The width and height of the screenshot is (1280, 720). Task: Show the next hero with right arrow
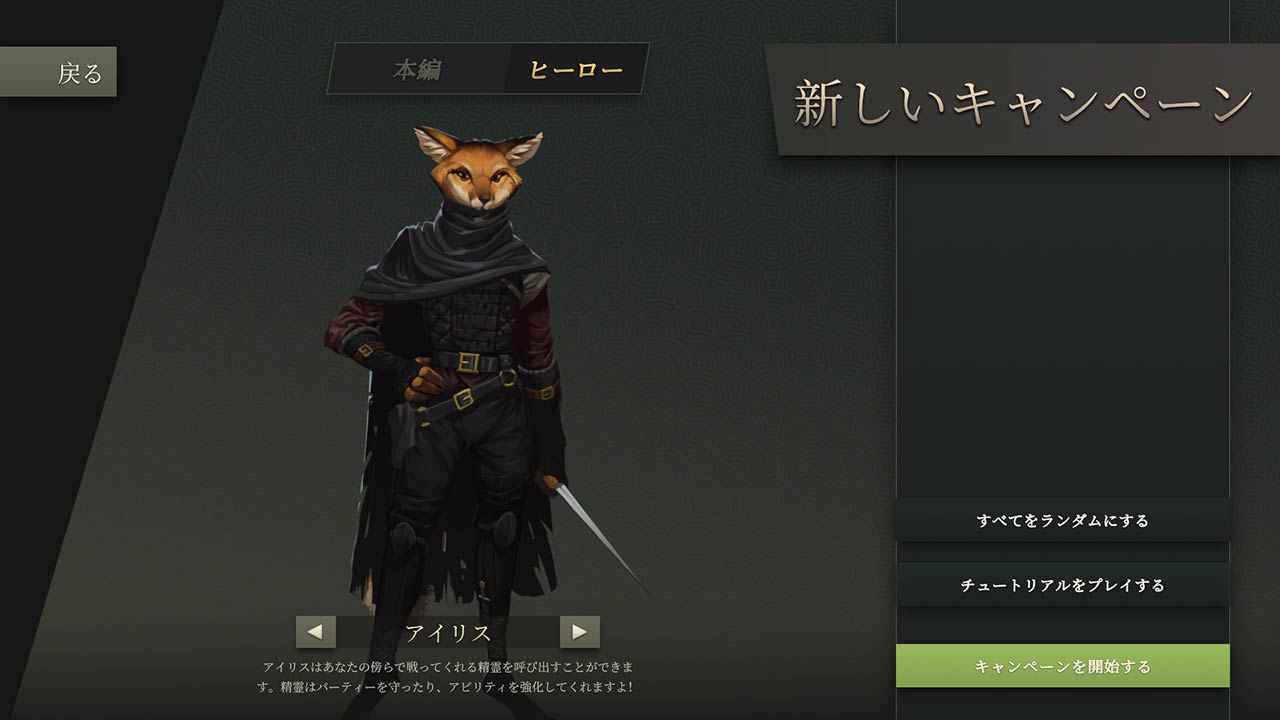point(579,632)
